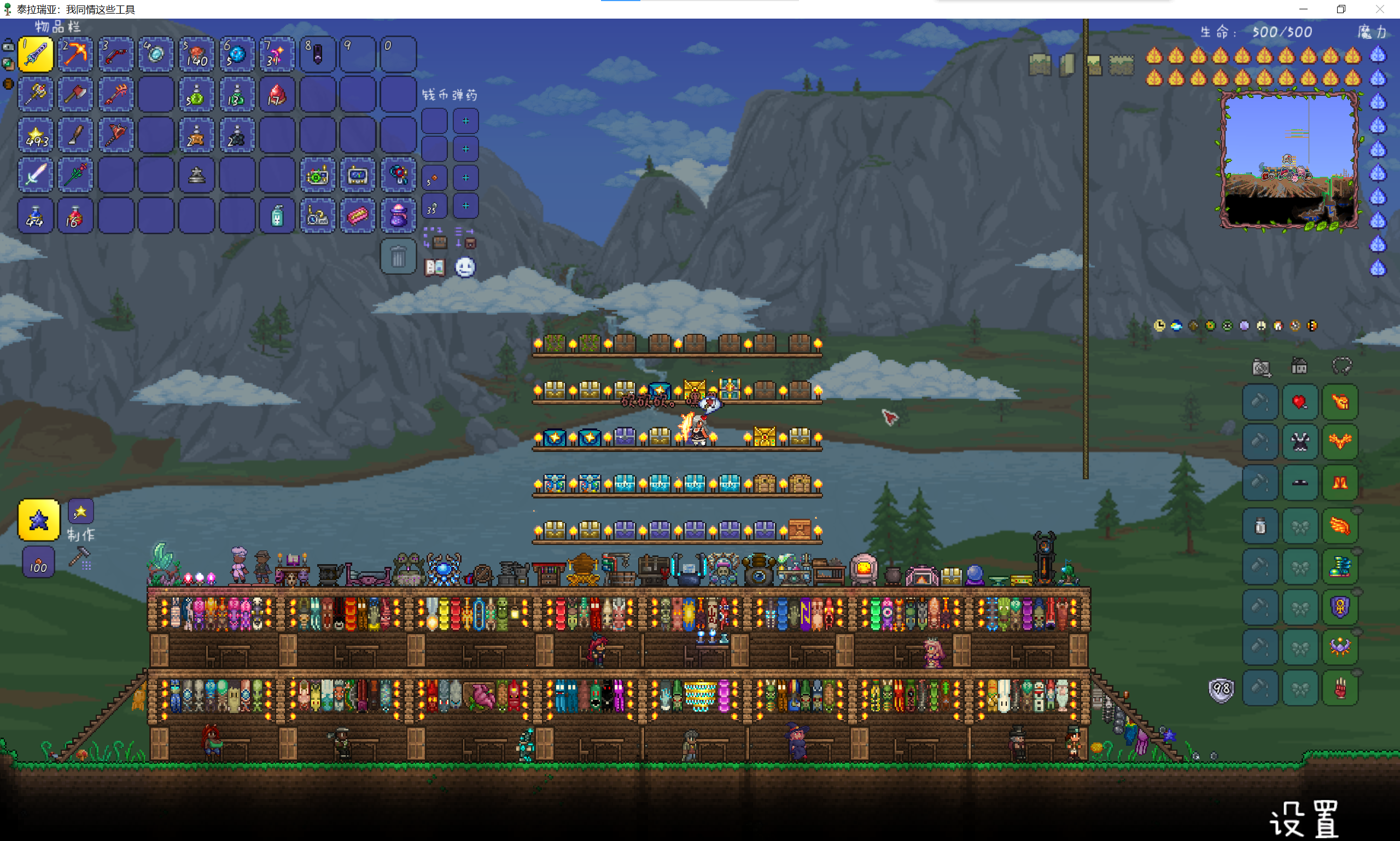Click the red axe inventory slot
1400x841 pixels.
[75, 94]
